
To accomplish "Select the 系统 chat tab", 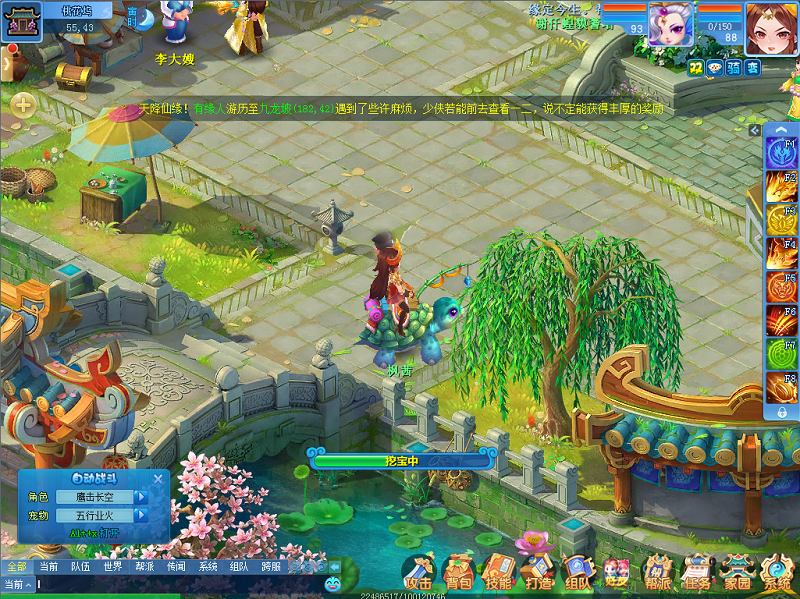I will coord(208,567).
